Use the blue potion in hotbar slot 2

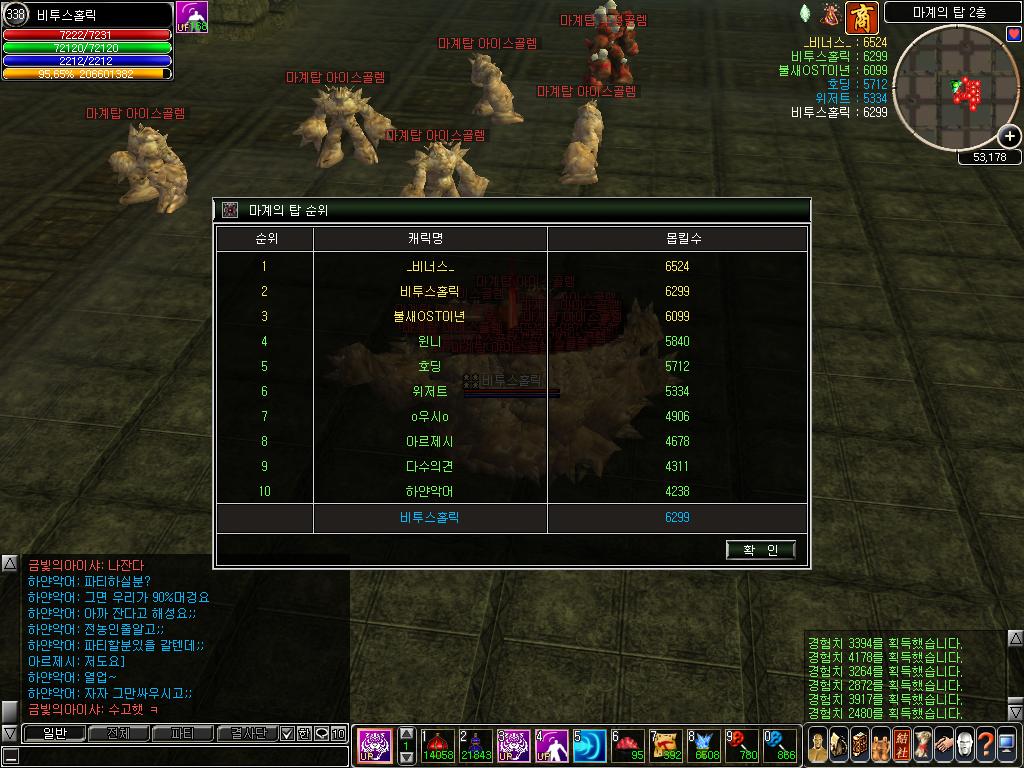475,745
